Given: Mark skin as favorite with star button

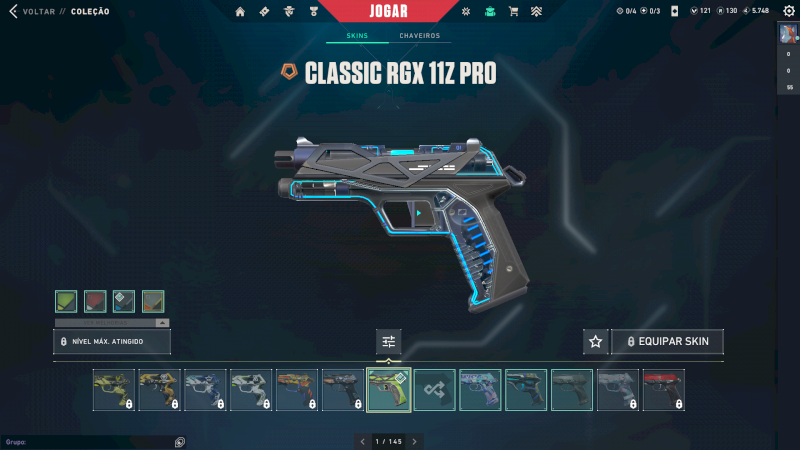Looking at the screenshot, I should coord(596,342).
